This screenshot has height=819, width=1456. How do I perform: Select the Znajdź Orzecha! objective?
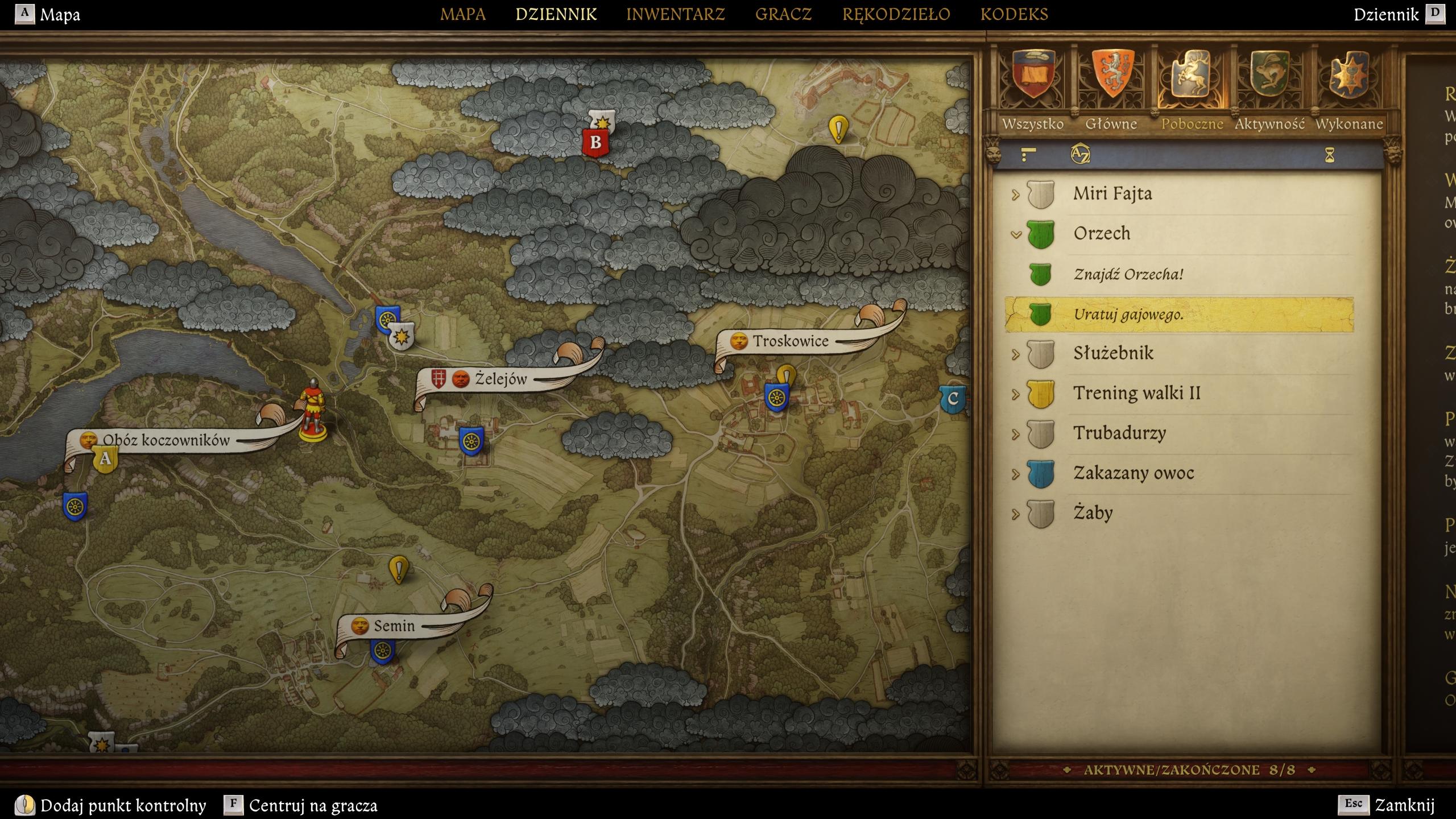1128,274
